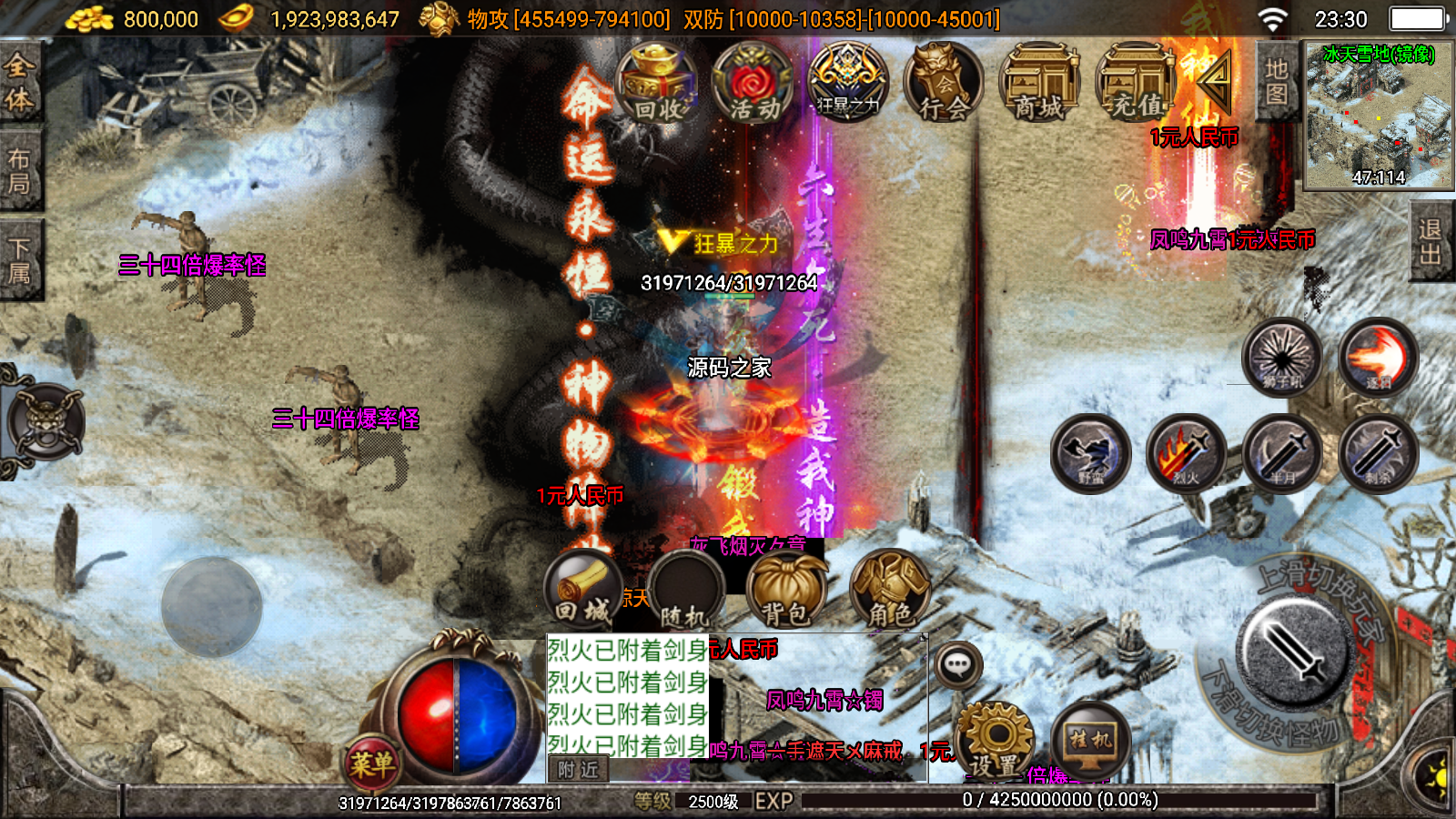Cast the 烈火 flaming sword skill
The image size is (1456, 819).
pos(1186,453)
